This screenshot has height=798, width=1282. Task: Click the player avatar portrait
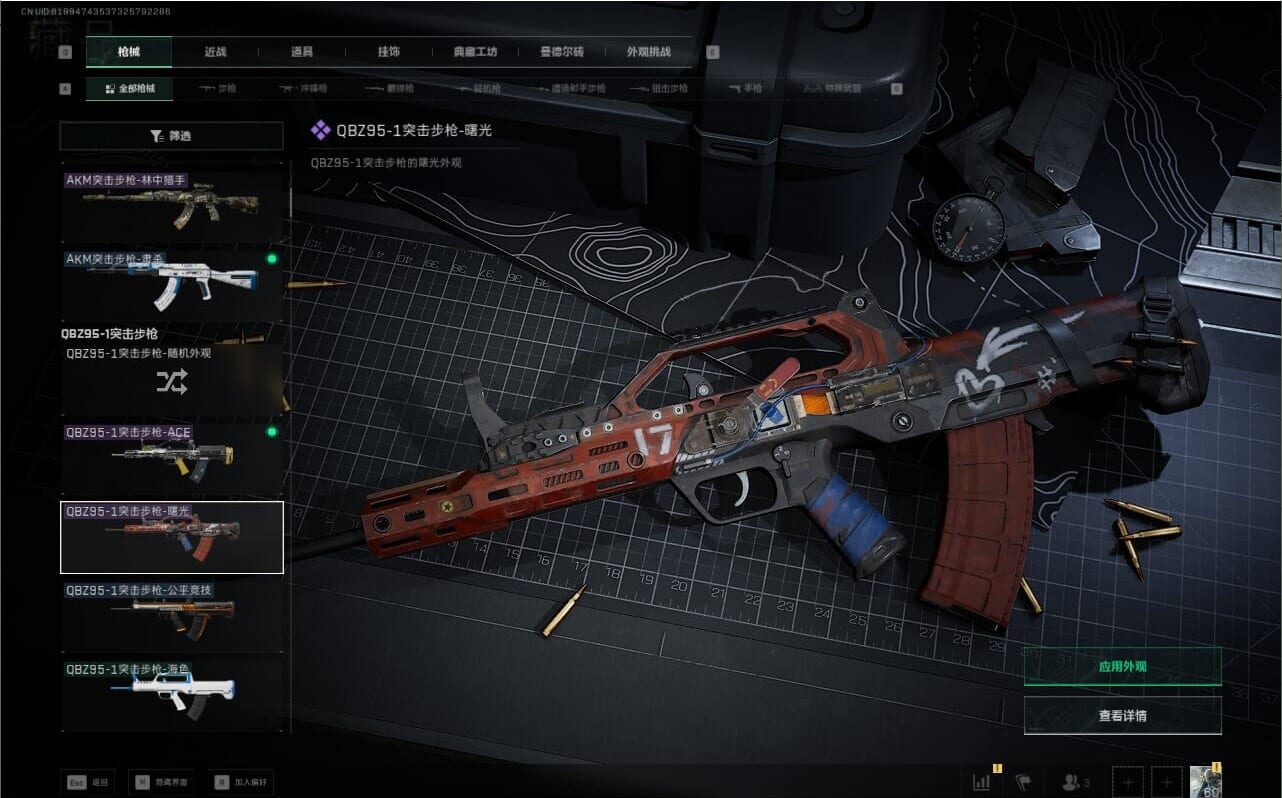pyautogui.click(x=1205, y=782)
